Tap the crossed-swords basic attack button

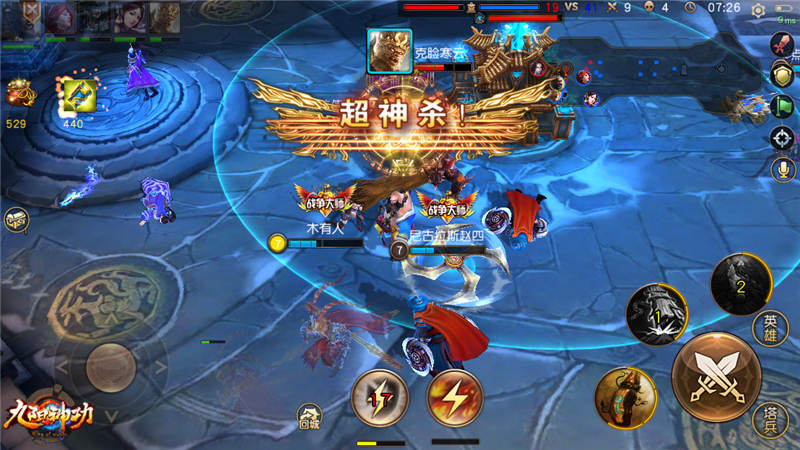pyautogui.click(x=716, y=375)
